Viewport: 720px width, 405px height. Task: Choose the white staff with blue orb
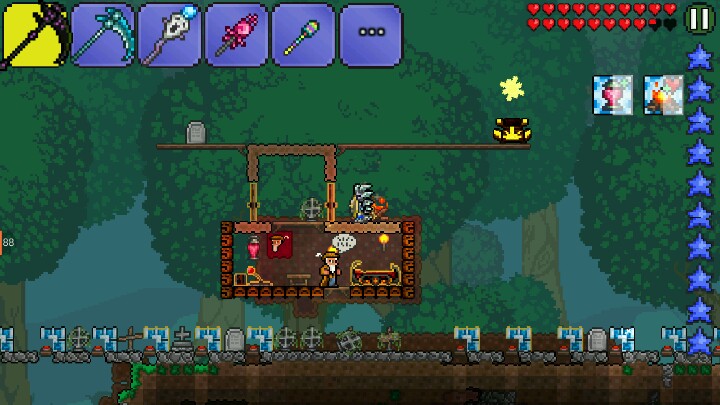click(169, 35)
